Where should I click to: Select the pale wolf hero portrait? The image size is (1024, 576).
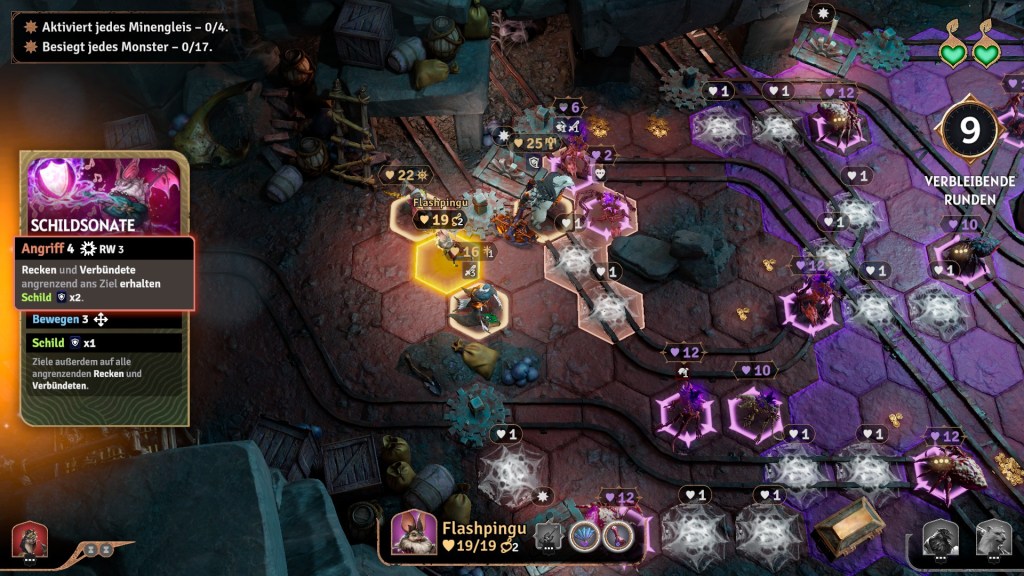(x=992, y=539)
